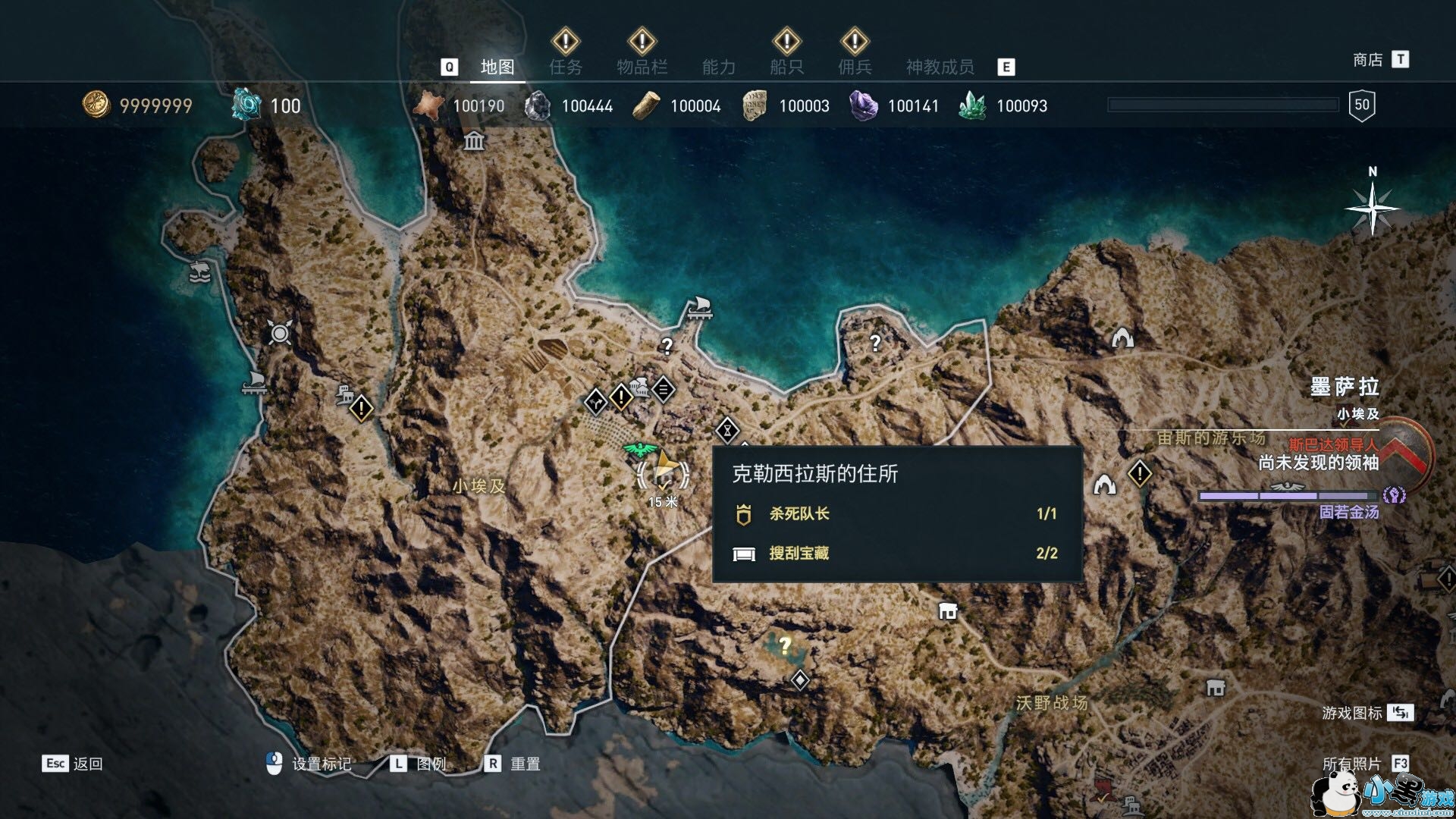Select the temple map marker at top
Screen dimensions: 1456x819
coord(475,141)
